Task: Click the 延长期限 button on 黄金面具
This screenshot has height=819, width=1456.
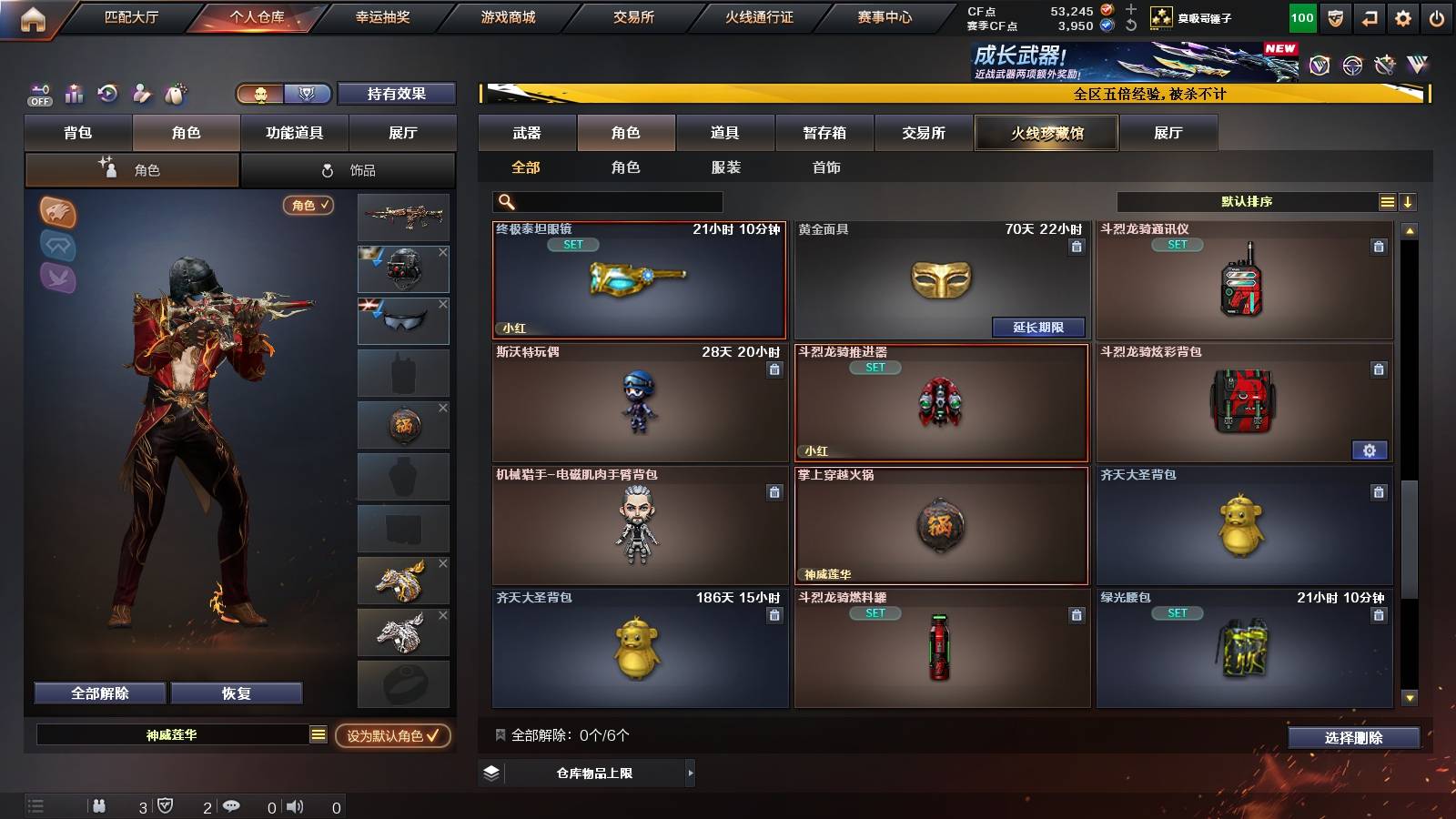Action: point(1040,327)
